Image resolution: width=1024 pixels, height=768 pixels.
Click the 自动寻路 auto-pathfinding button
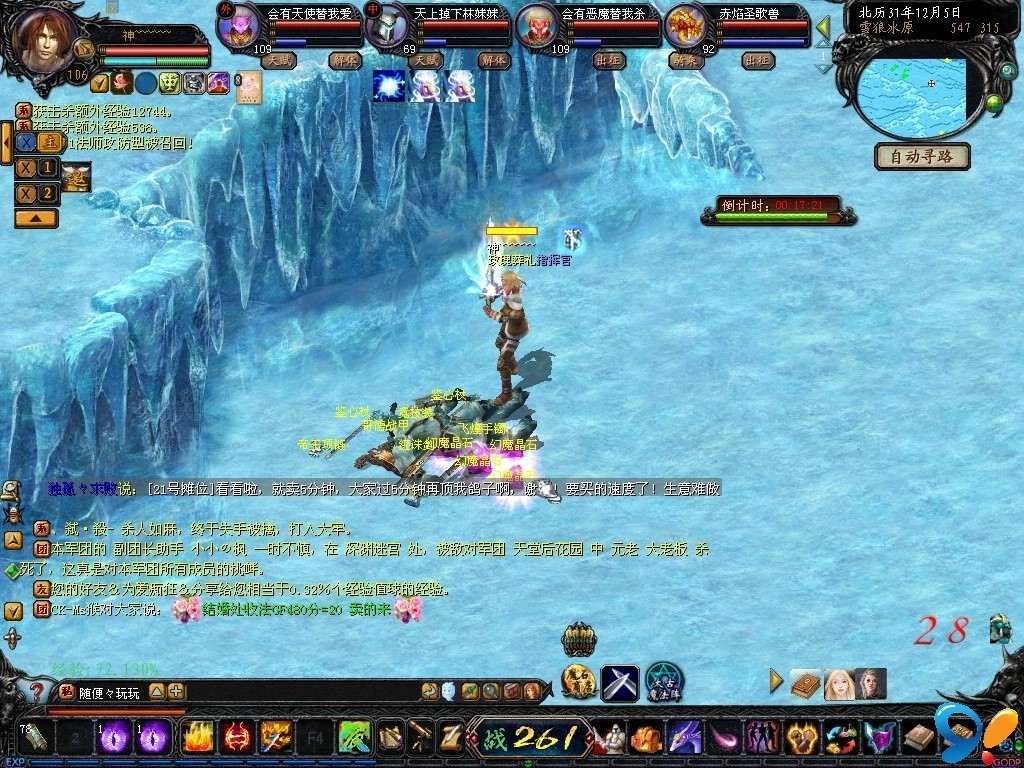(922, 156)
